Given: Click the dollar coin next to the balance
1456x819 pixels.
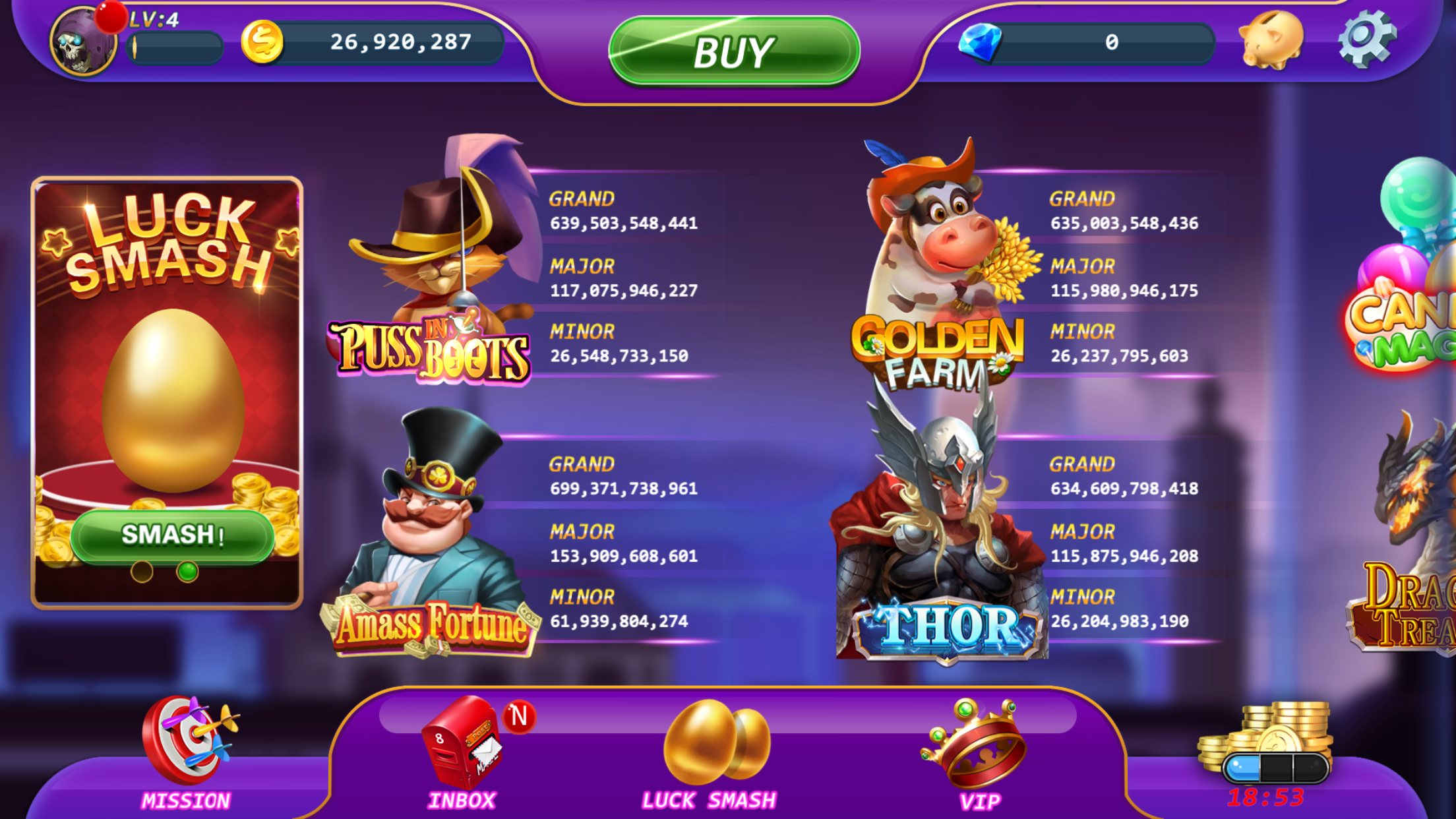Looking at the screenshot, I should click(x=262, y=42).
